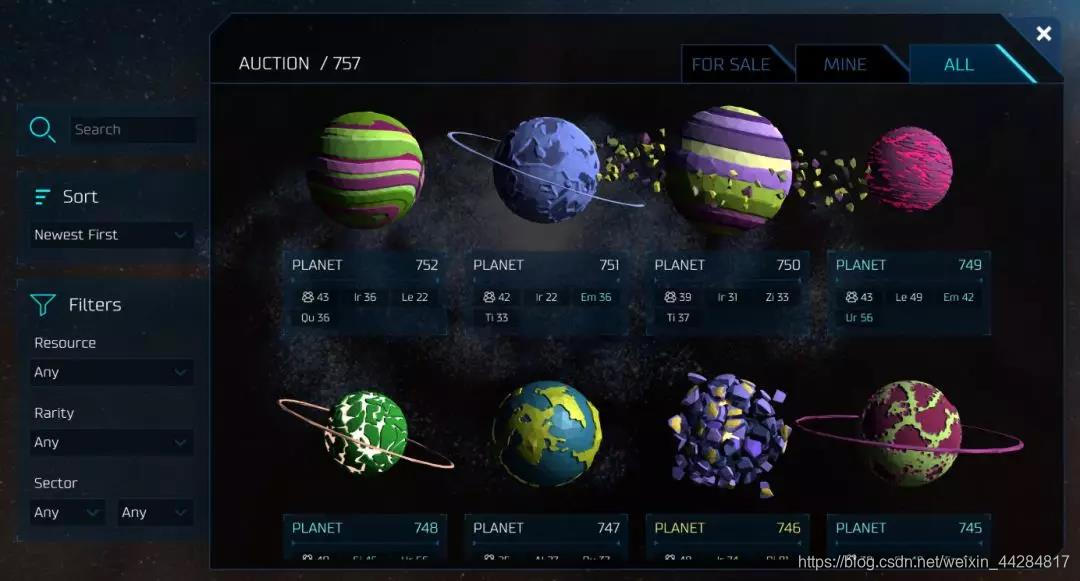This screenshot has width=1080, height=581.
Task: Choose the Planet 750 listing
Action: pos(727,290)
